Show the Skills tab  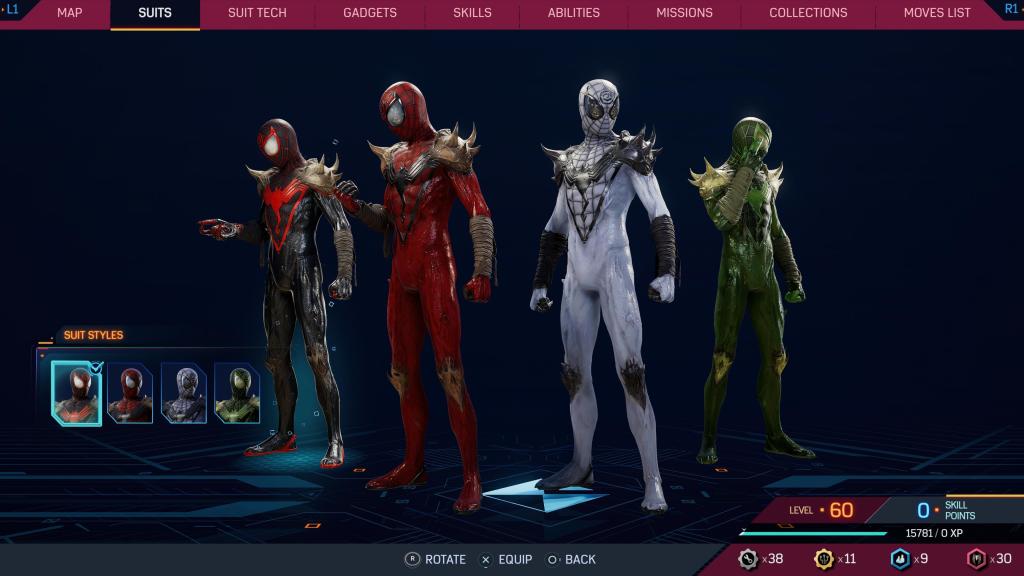click(472, 13)
